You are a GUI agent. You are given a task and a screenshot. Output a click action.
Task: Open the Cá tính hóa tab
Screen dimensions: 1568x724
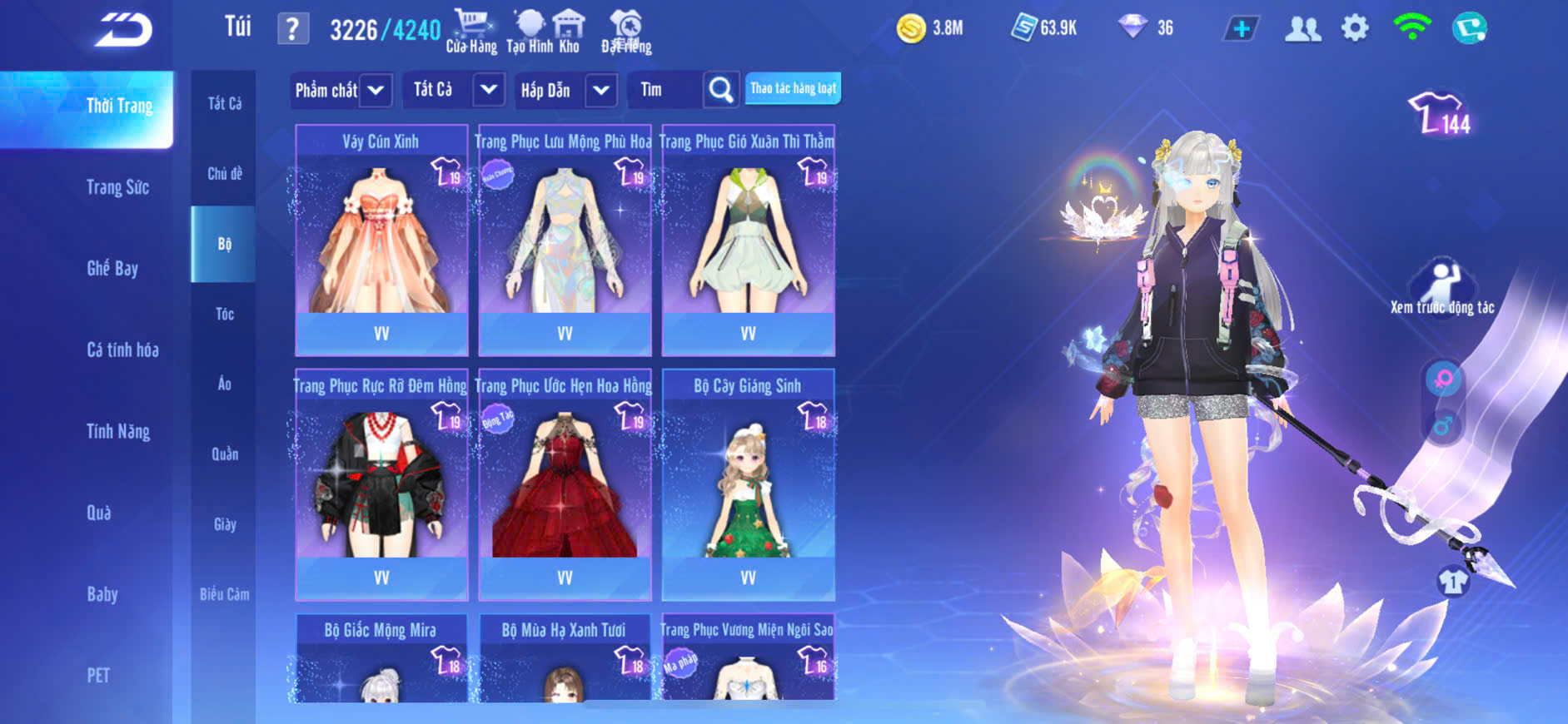(x=122, y=350)
